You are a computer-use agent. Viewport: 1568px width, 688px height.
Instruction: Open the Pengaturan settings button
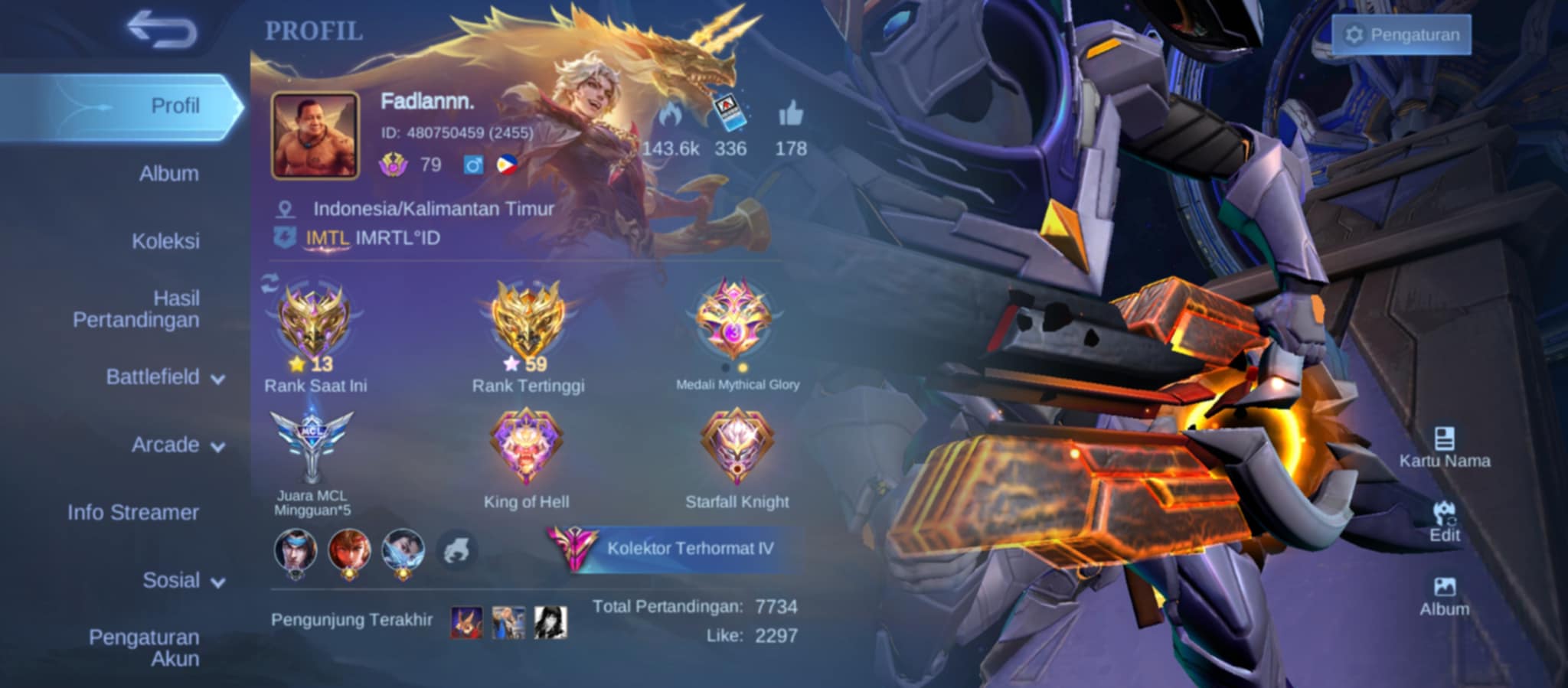[x=1402, y=35]
